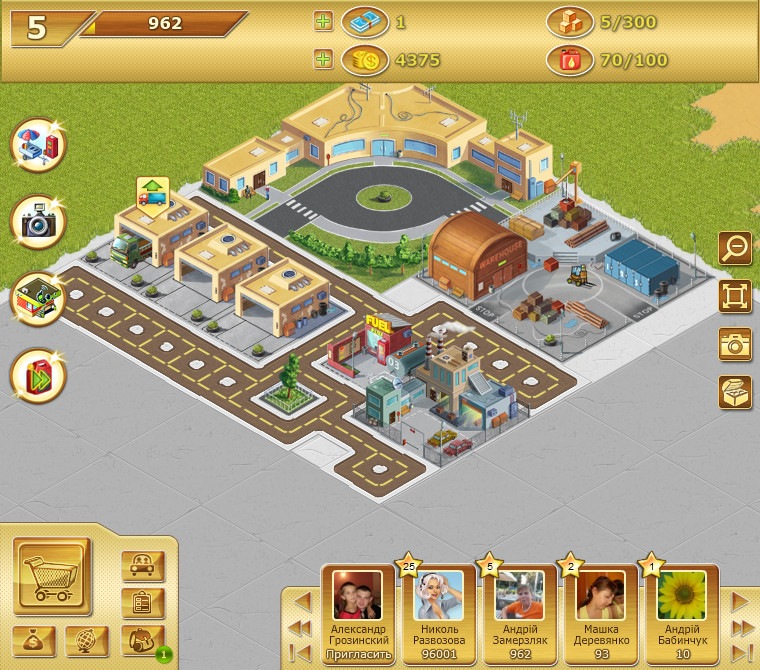The width and height of the screenshot is (760, 670).
Task: Add more cash with the green plus
Action: (x=322, y=21)
